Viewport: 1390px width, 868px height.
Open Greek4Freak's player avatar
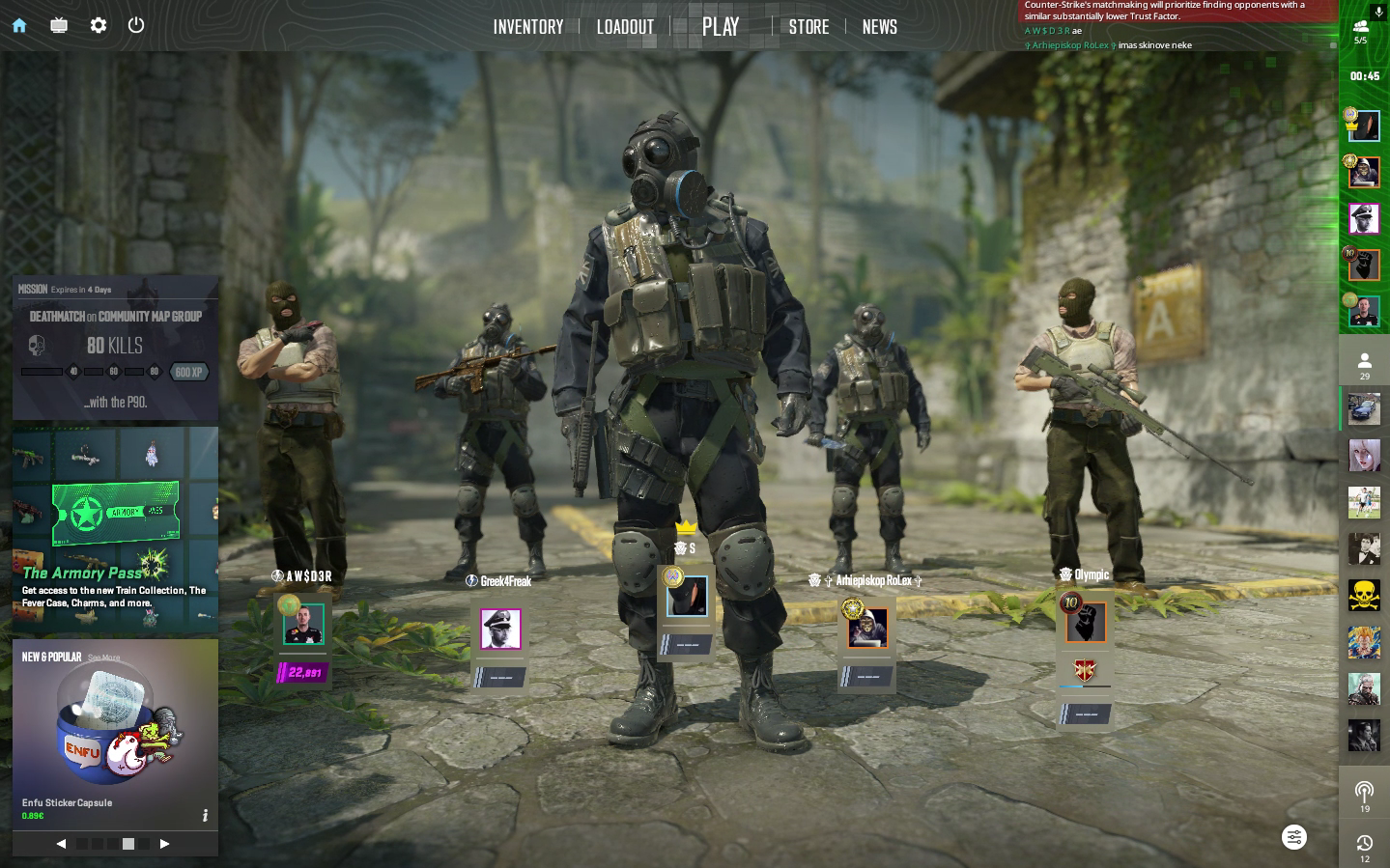click(500, 630)
